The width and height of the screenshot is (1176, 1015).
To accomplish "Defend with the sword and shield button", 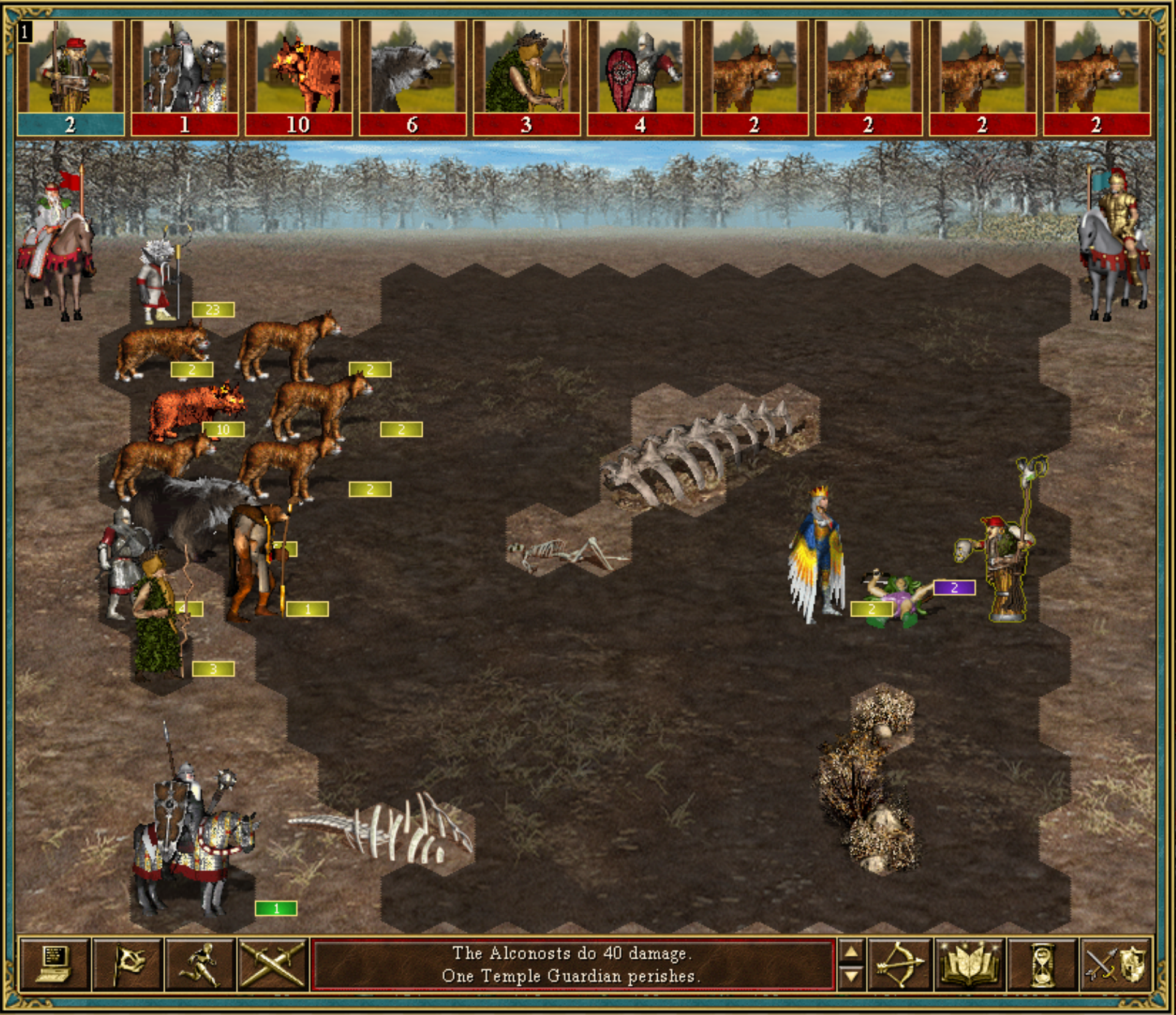I will 1115,965.
